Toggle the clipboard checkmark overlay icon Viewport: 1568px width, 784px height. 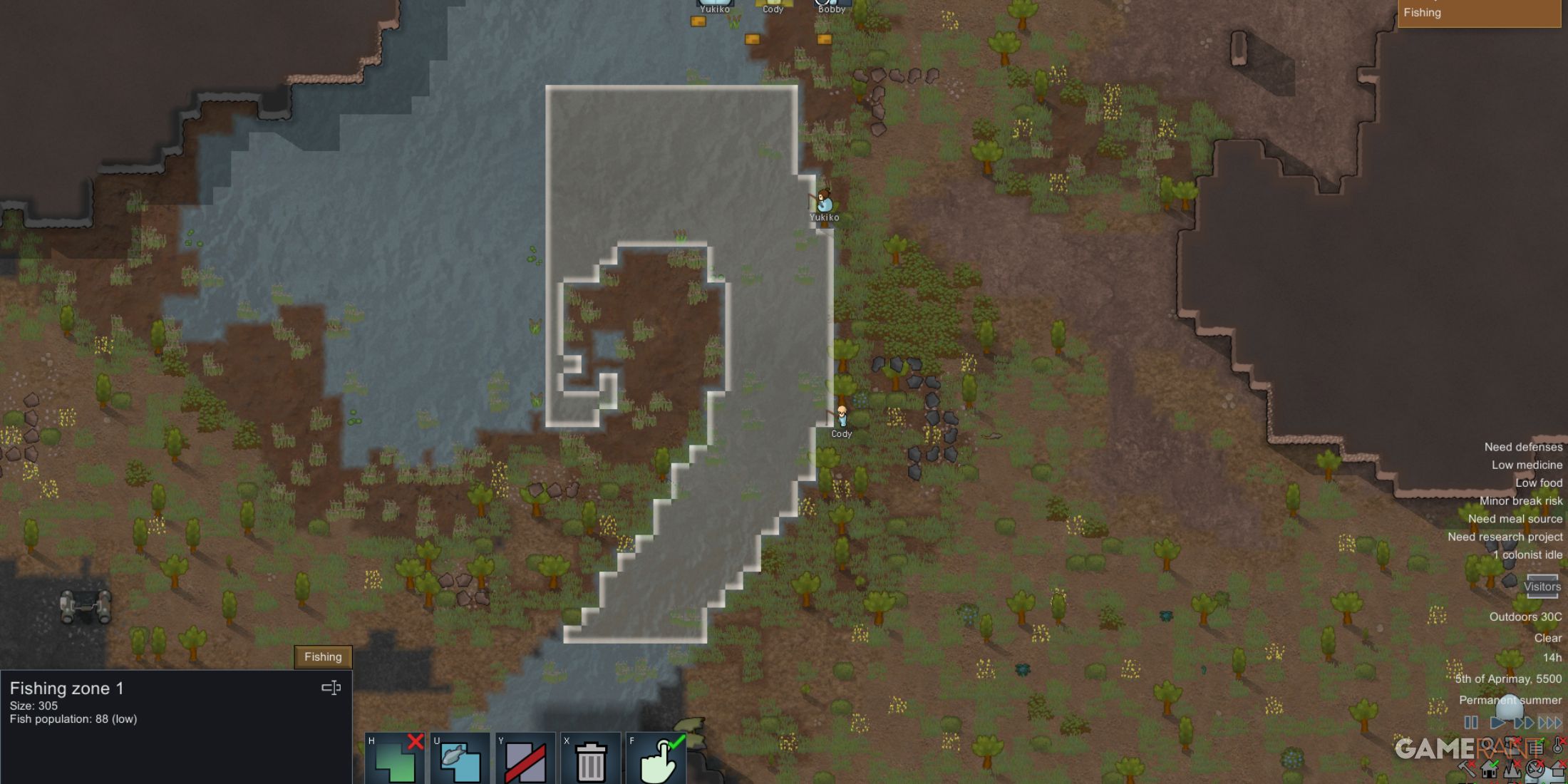pos(1535,746)
